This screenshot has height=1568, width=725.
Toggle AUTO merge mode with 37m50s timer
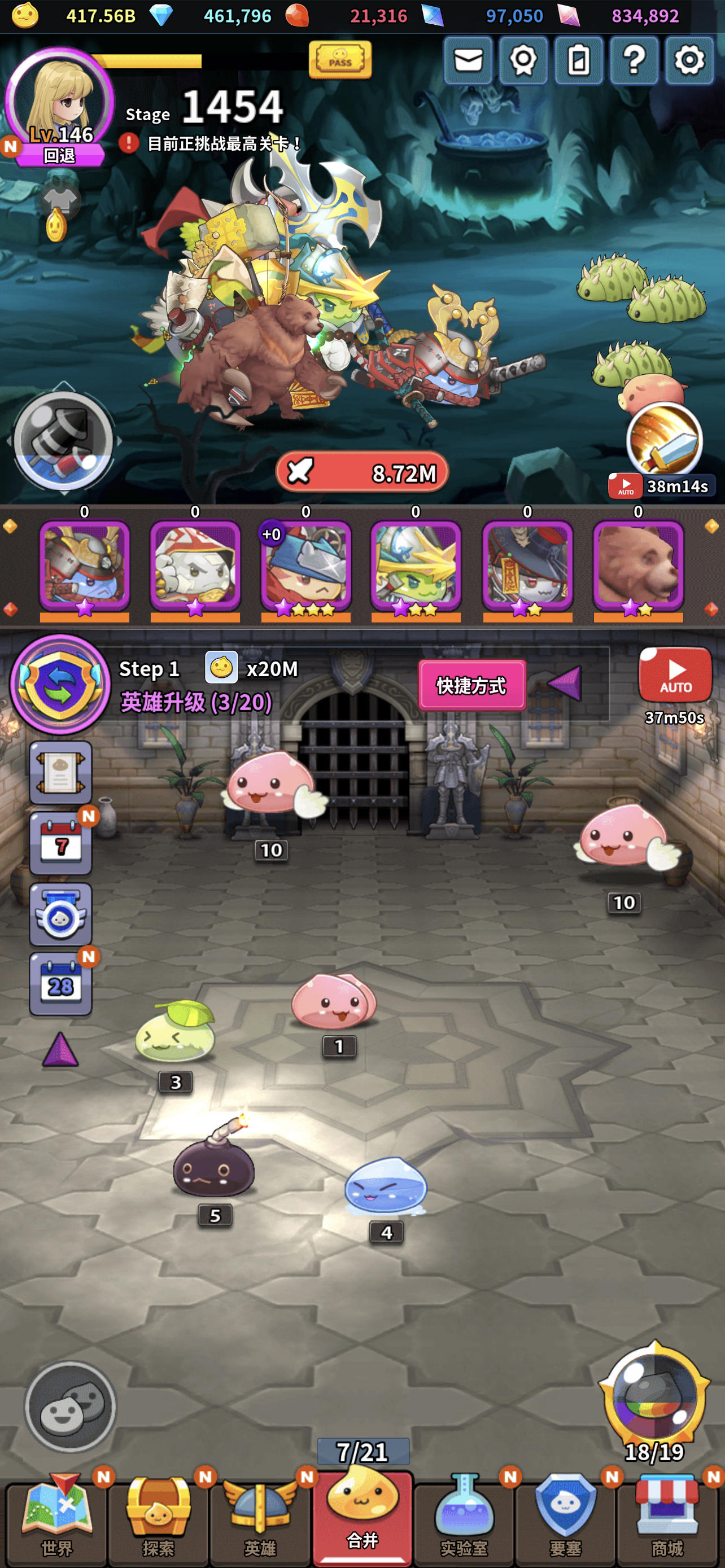[x=675, y=674]
